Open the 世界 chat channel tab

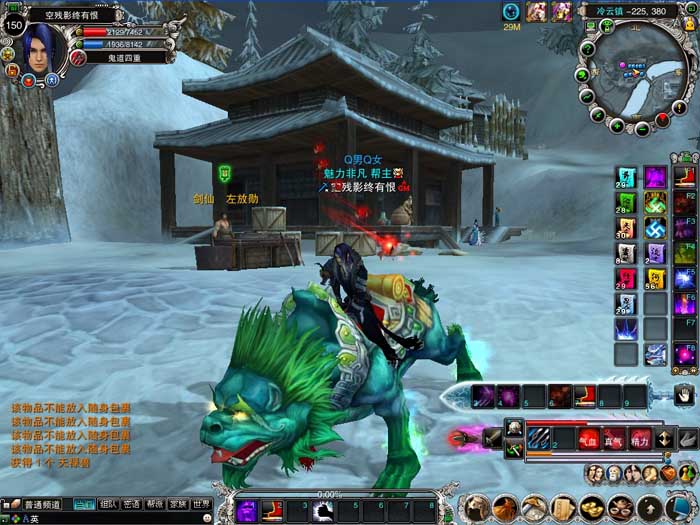202,505
